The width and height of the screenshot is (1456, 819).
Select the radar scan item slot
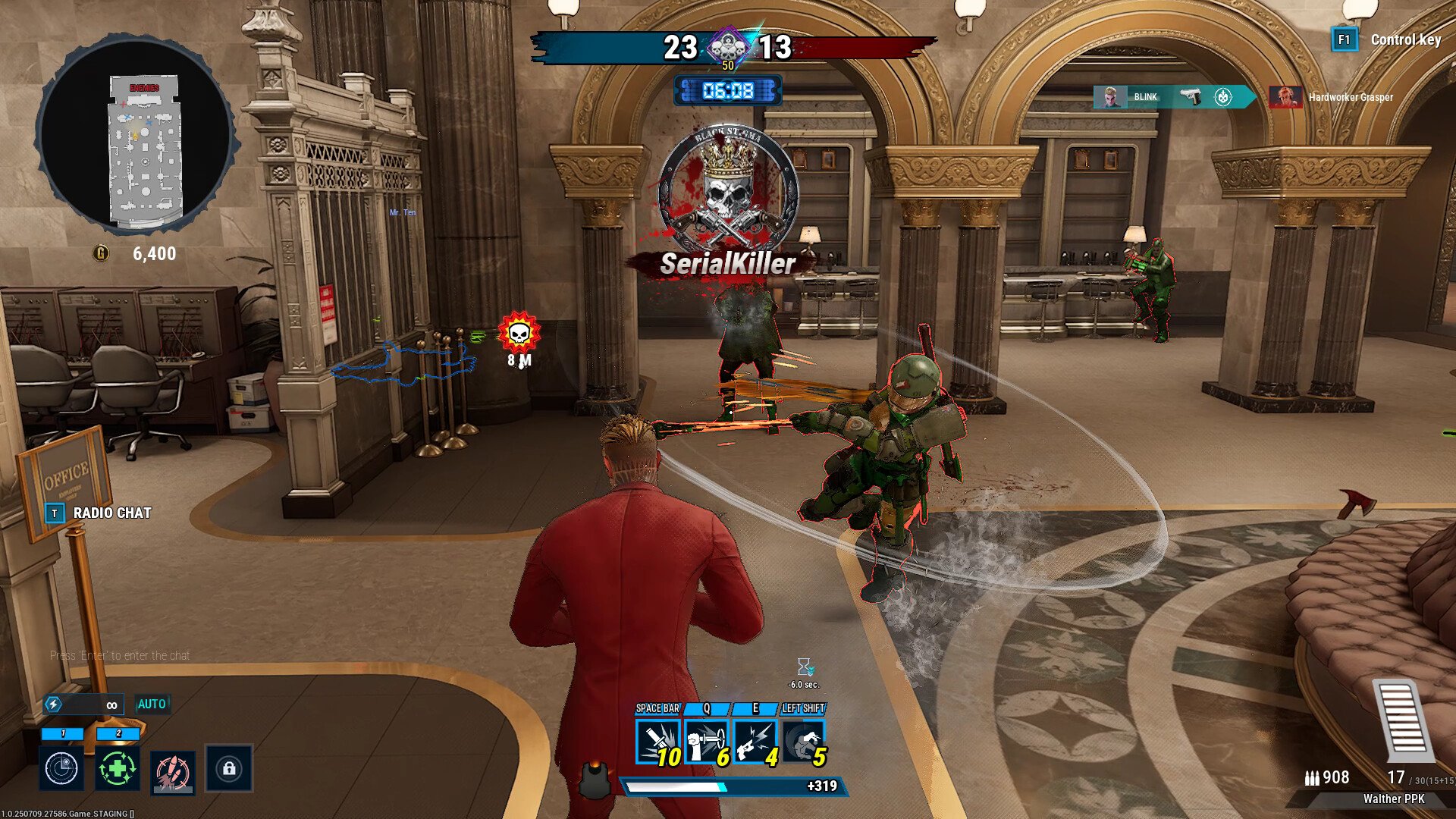click(61, 769)
